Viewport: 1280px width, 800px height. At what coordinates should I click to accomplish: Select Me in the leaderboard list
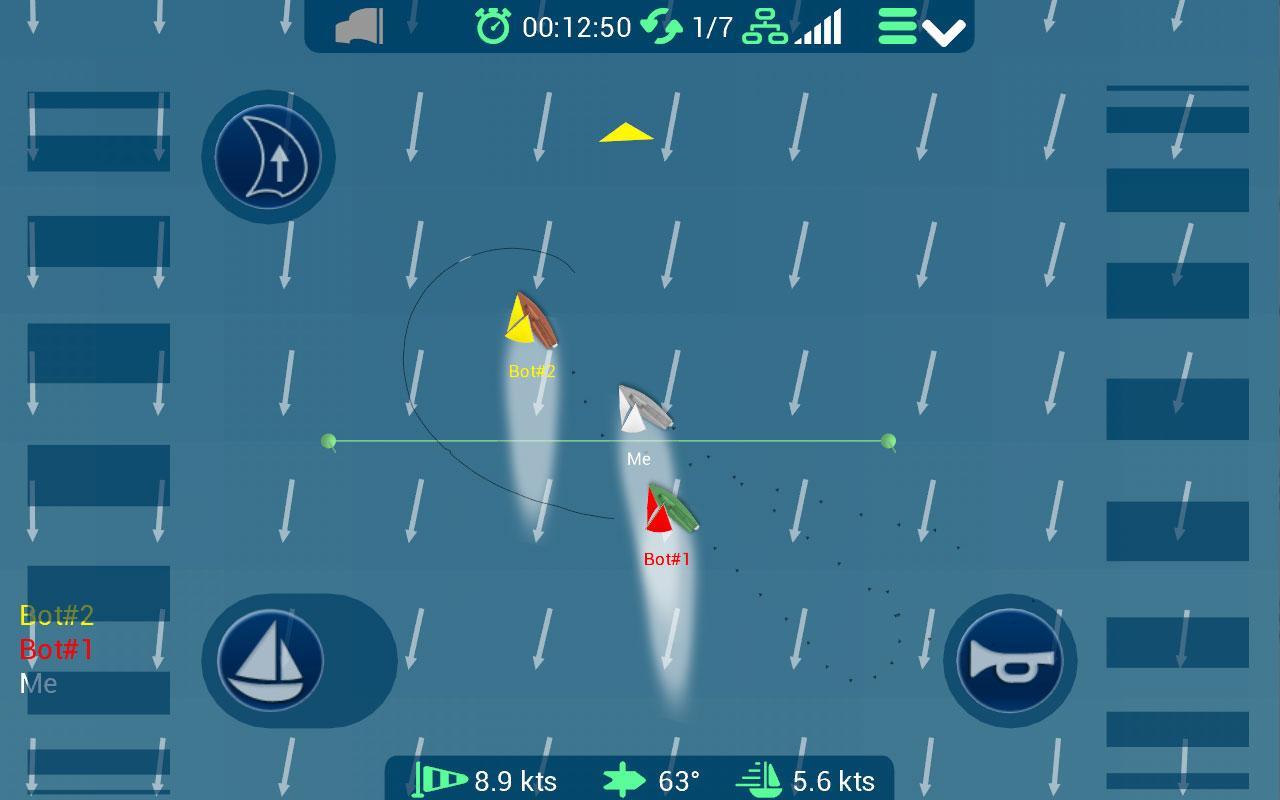coord(38,684)
